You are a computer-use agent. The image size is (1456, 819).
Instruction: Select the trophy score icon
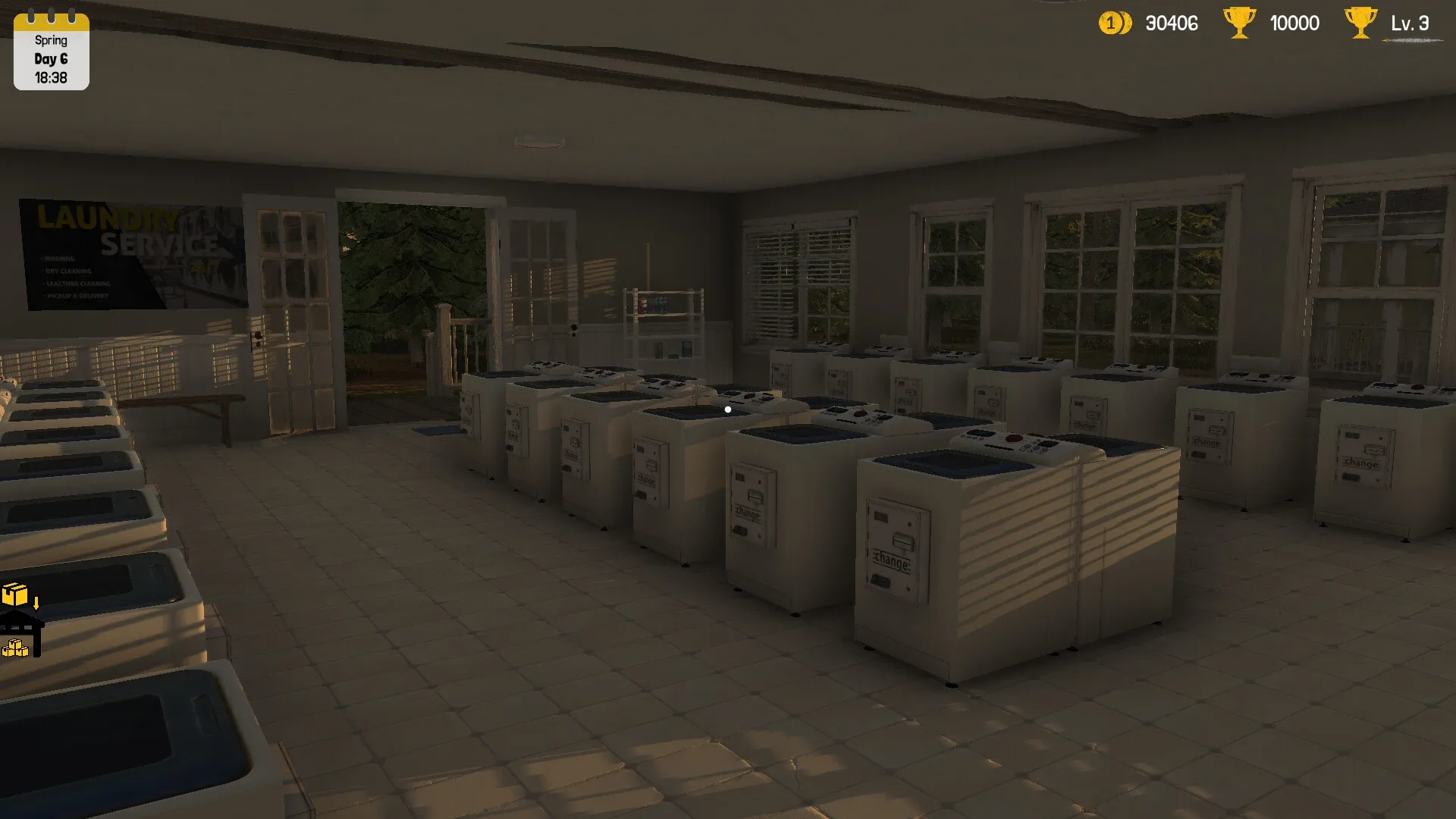(1241, 23)
